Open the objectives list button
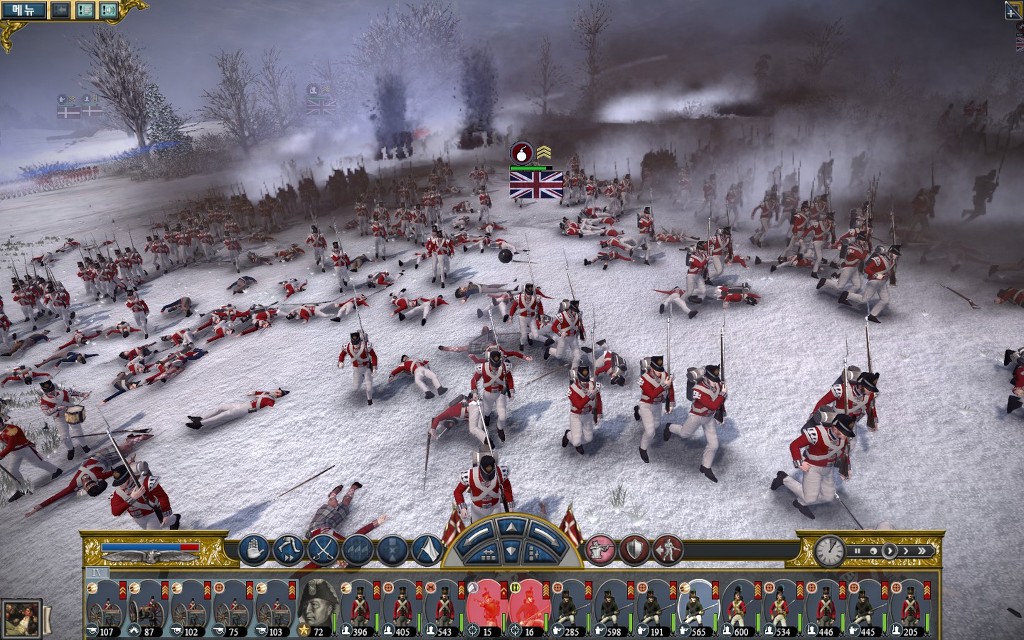 click(85, 10)
